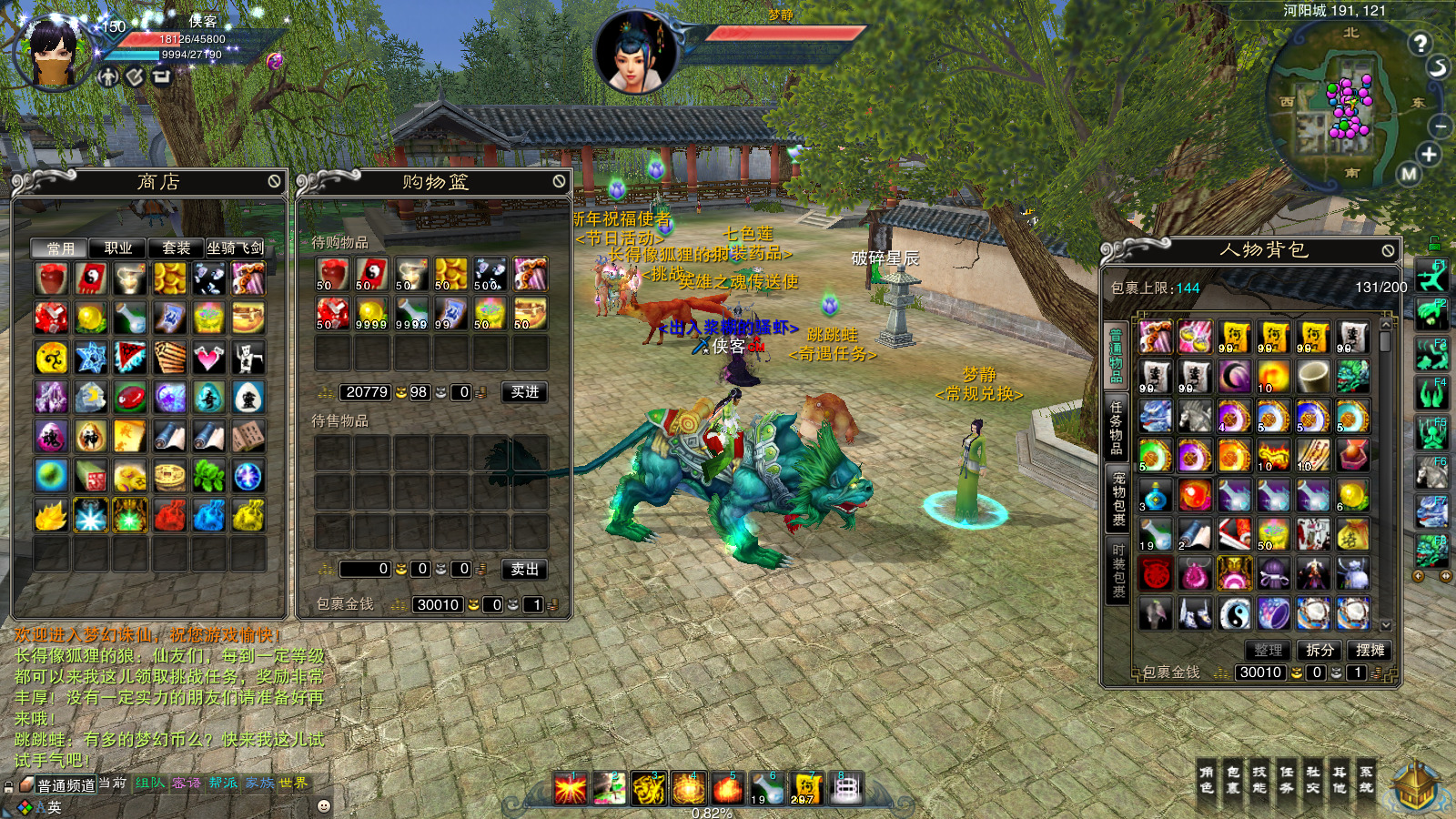Open the 套装 shop tab
The height and width of the screenshot is (819, 1456).
(x=176, y=248)
